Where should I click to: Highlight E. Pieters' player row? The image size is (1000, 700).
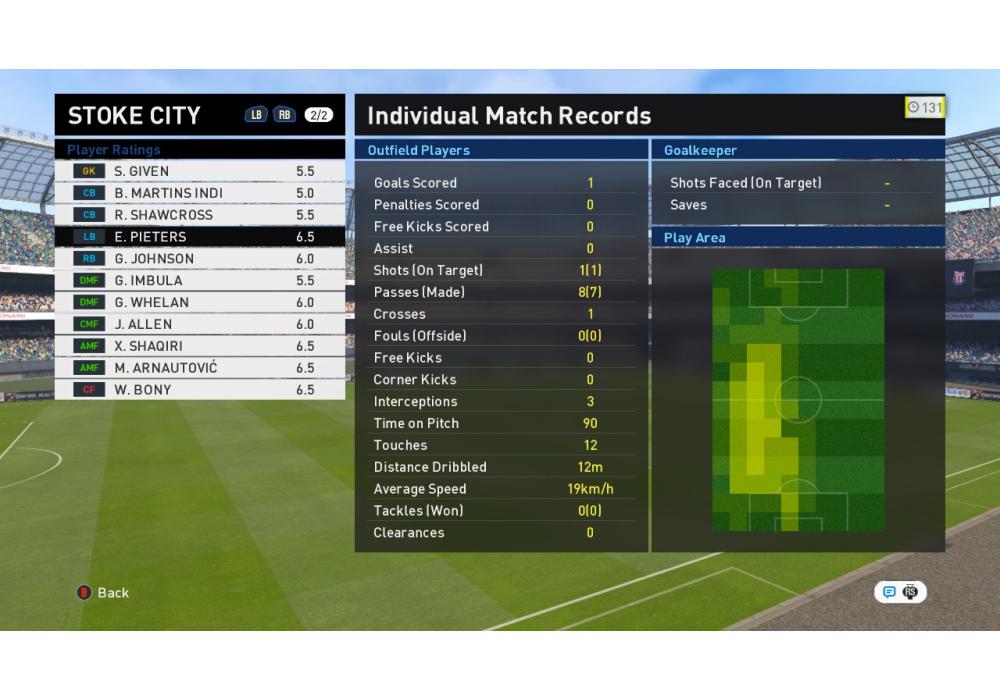pos(200,237)
